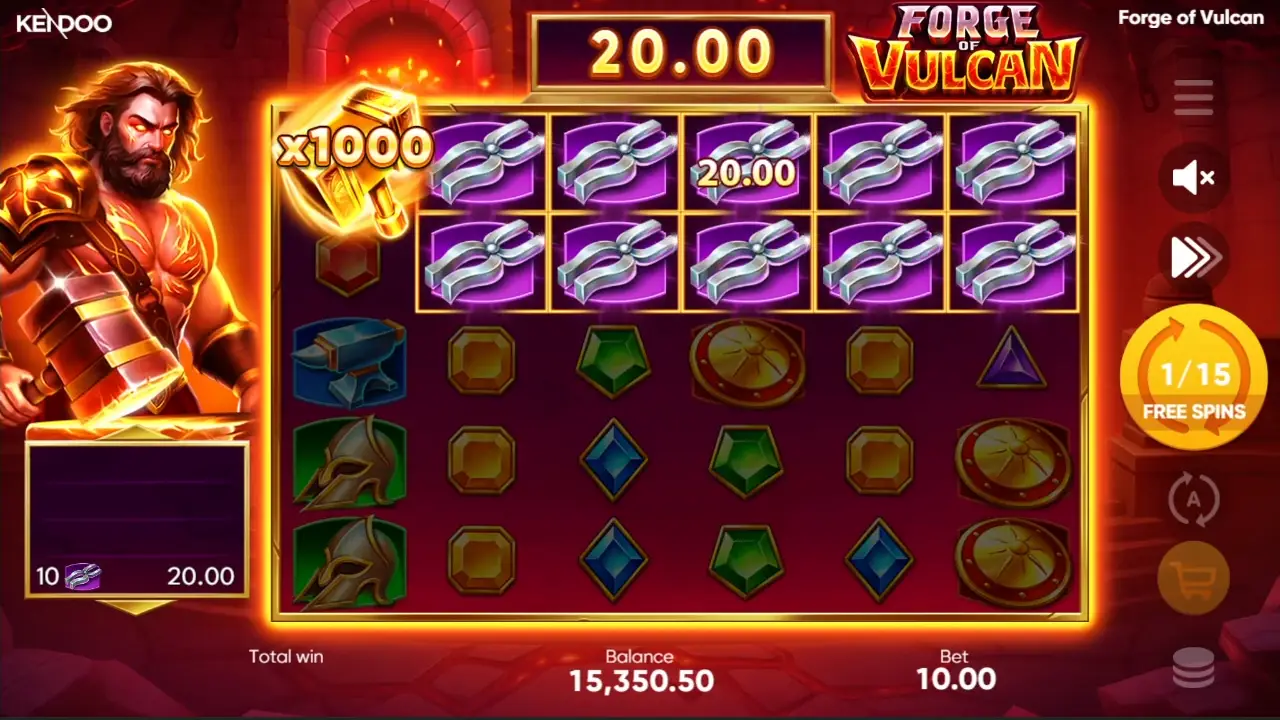Open the hamburger menu

1193,96
